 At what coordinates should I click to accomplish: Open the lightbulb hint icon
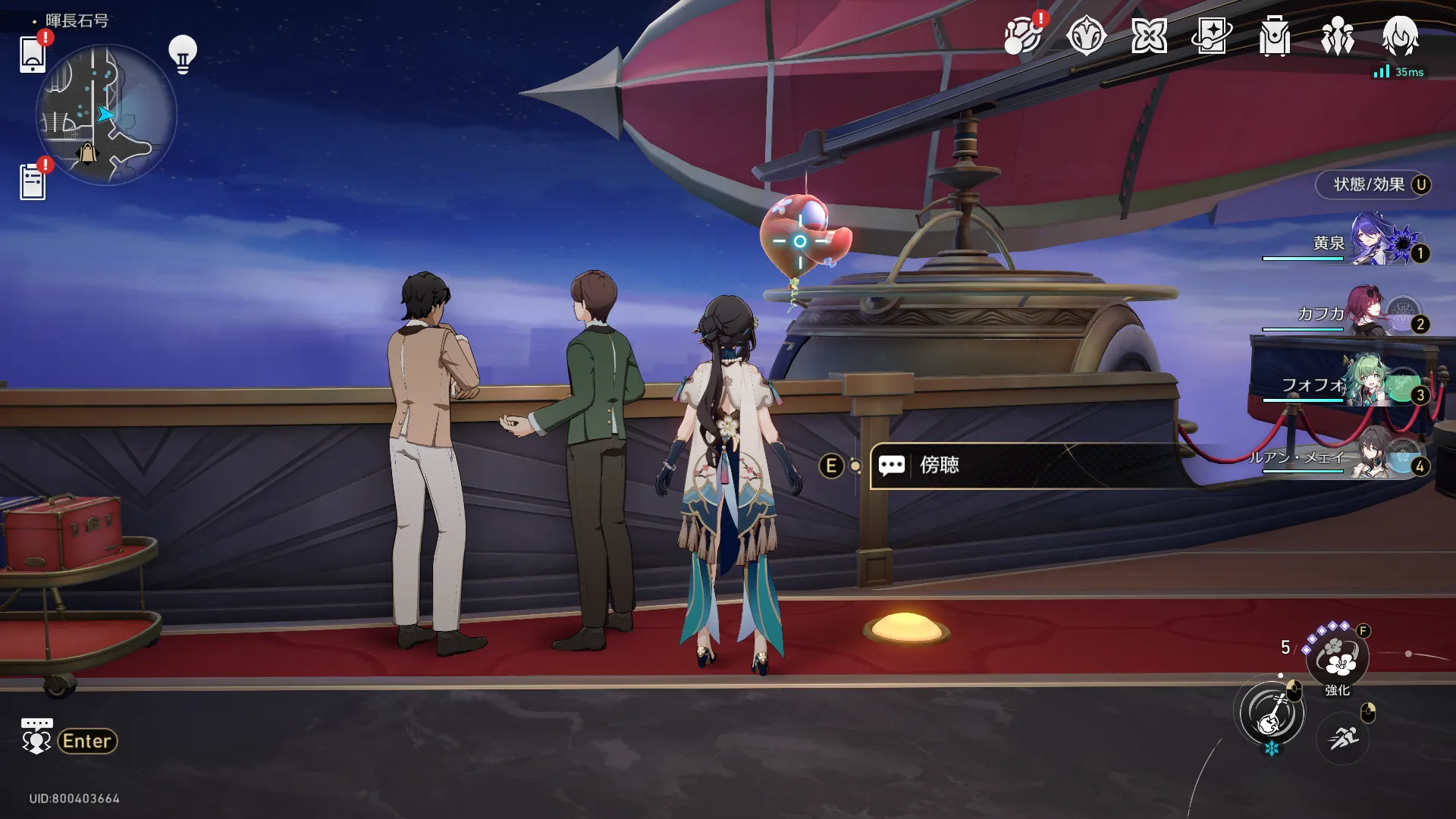[182, 54]
